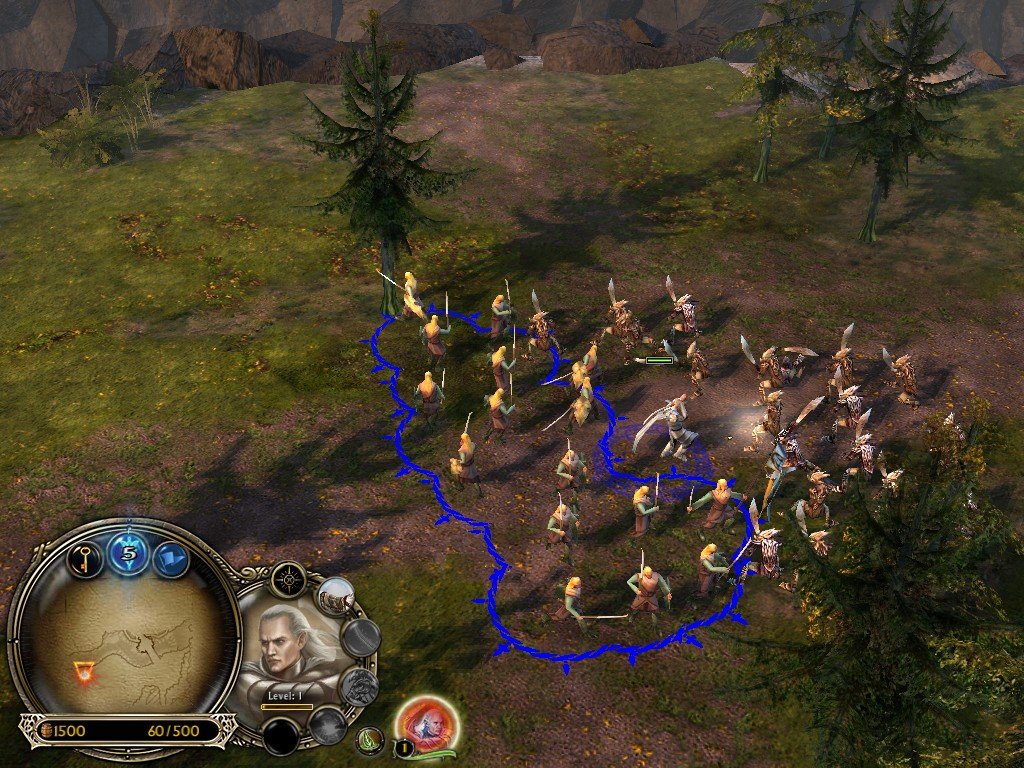Click the parchment minimap
The width and height of the screenshot is (1024, 768).
coord(125,640)
